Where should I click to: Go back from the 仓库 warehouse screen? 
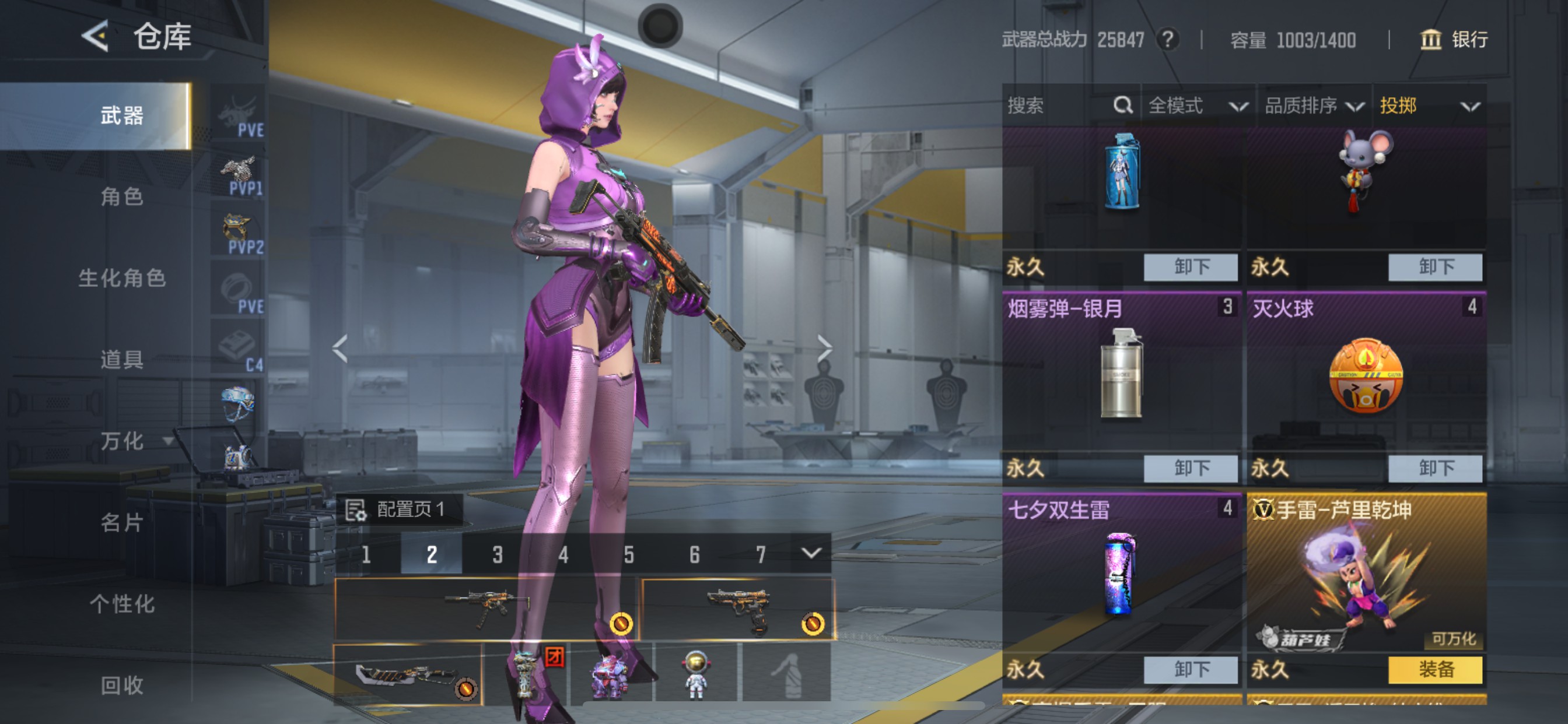tap(96, 37)
